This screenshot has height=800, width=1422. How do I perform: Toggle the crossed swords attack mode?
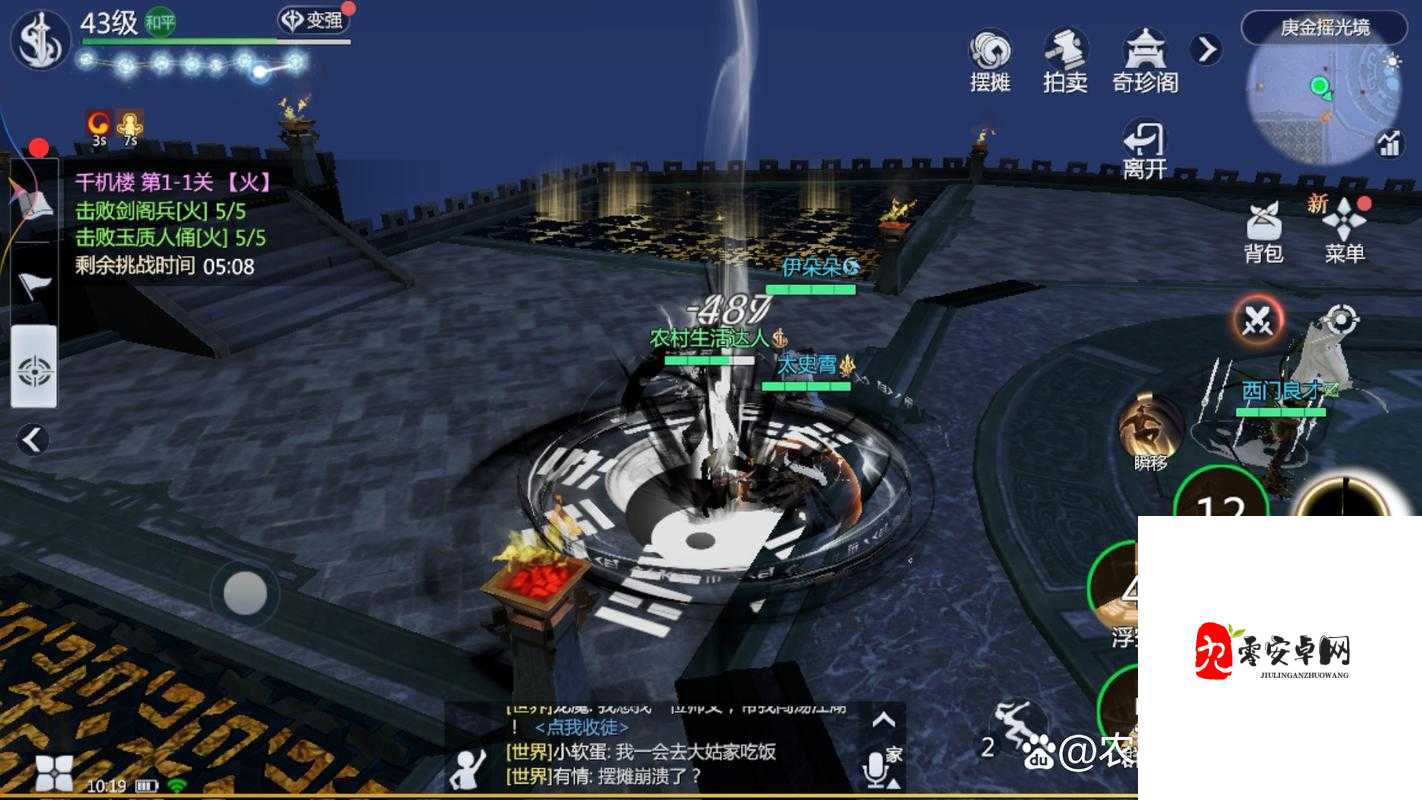[1257, 321]
